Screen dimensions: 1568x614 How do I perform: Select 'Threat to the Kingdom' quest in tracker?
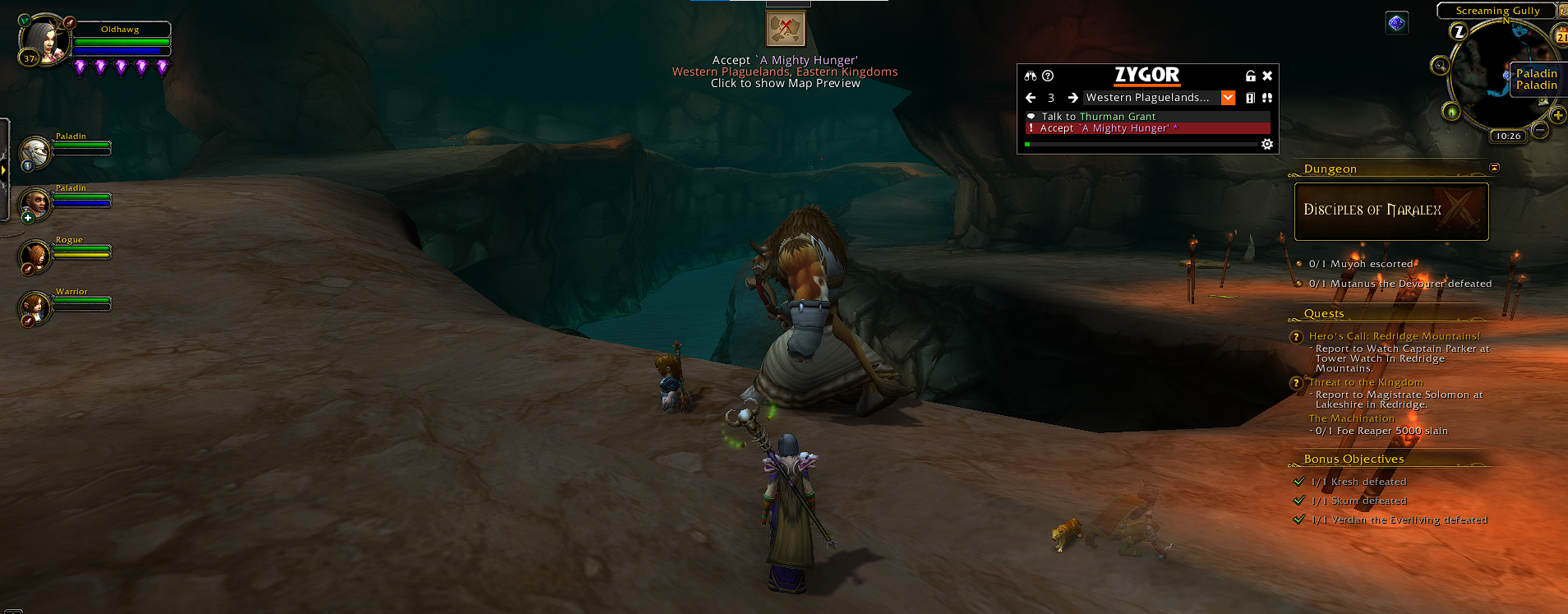[x=1366, y=382]
